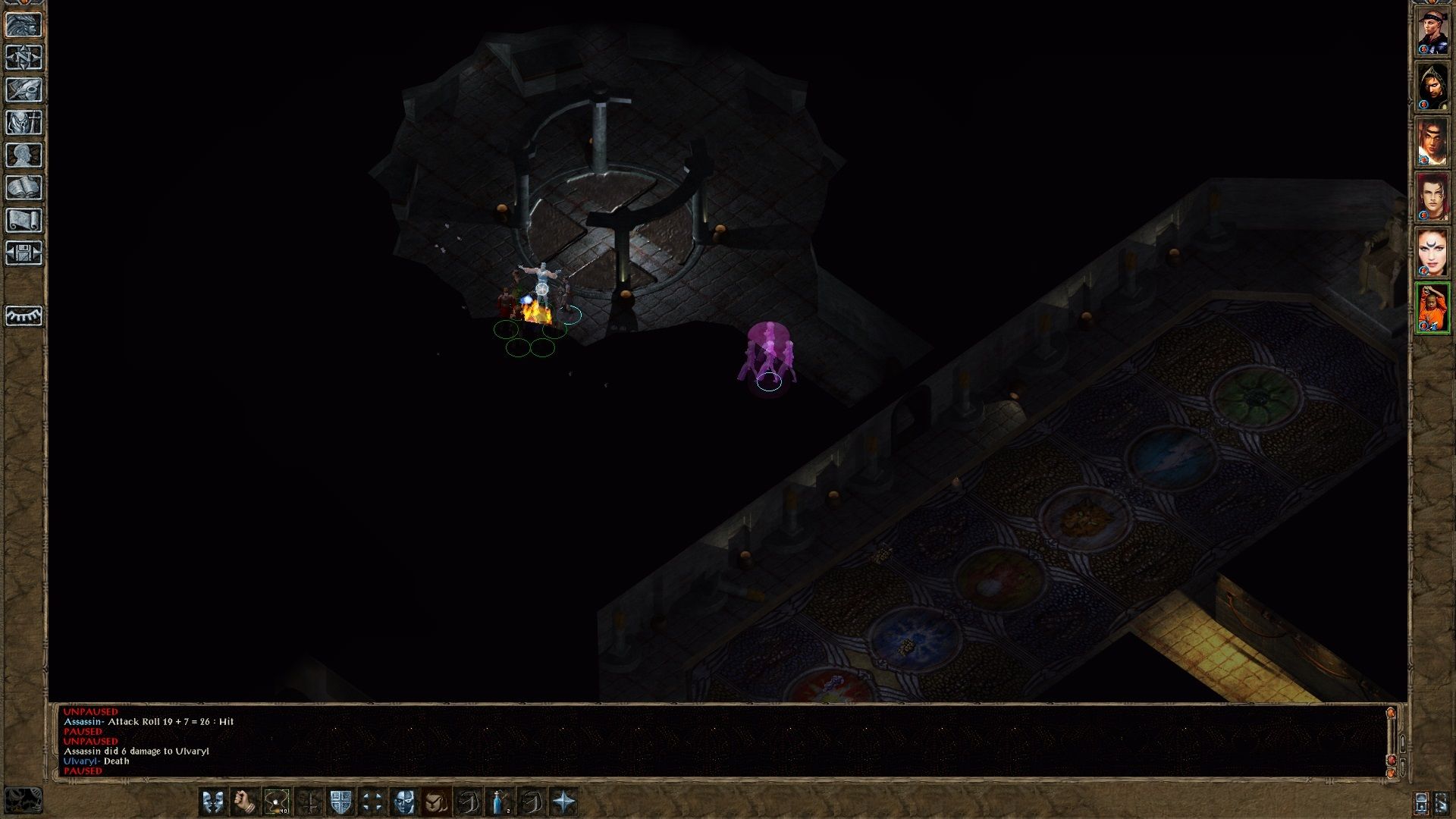Equip the sling with 40 bullets
The height and width of the screenshot is (819, 1456).
pos(277,802)
